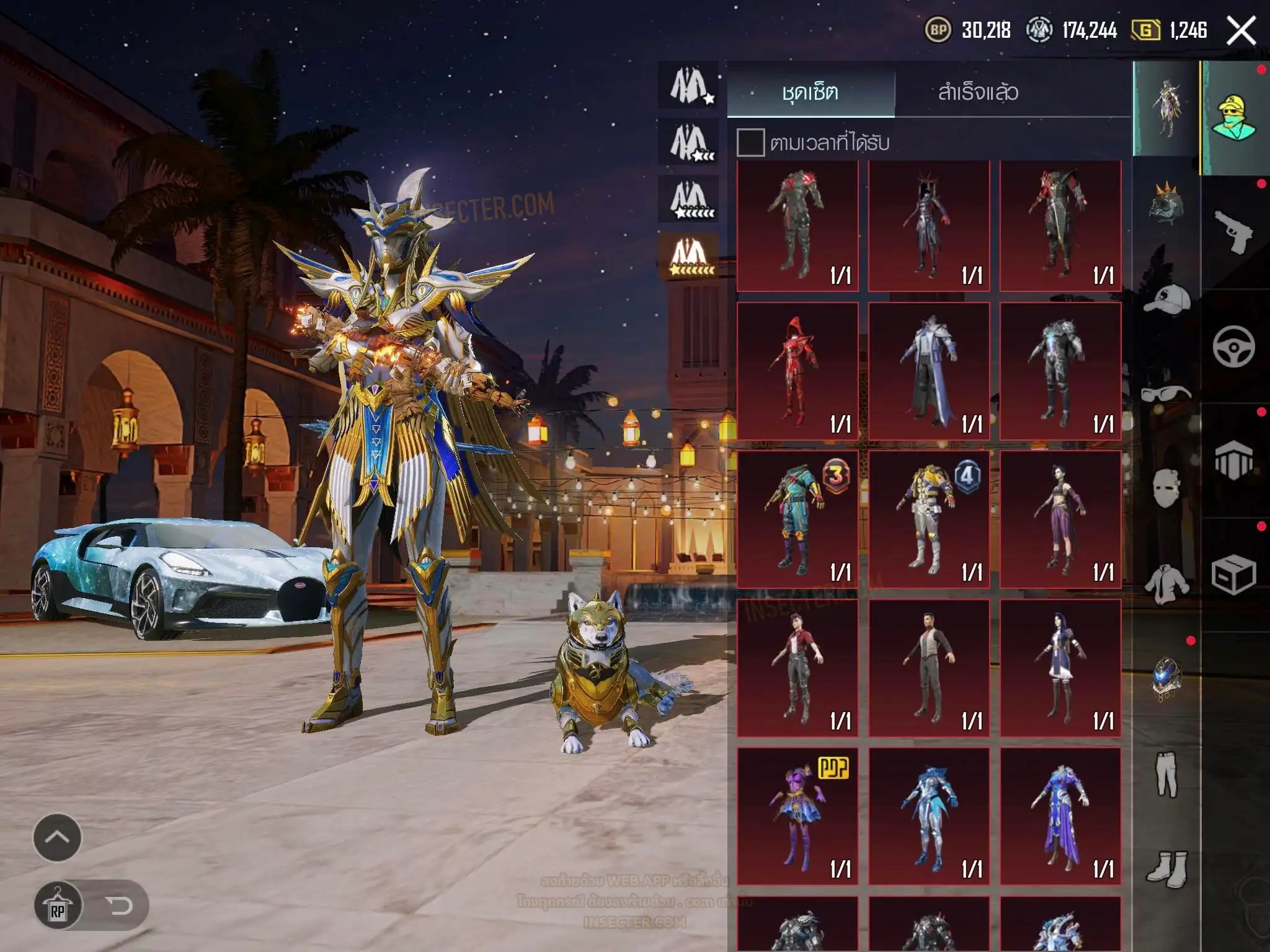Open the สำเร็จแล้ว tab

[x=978, y=92]
